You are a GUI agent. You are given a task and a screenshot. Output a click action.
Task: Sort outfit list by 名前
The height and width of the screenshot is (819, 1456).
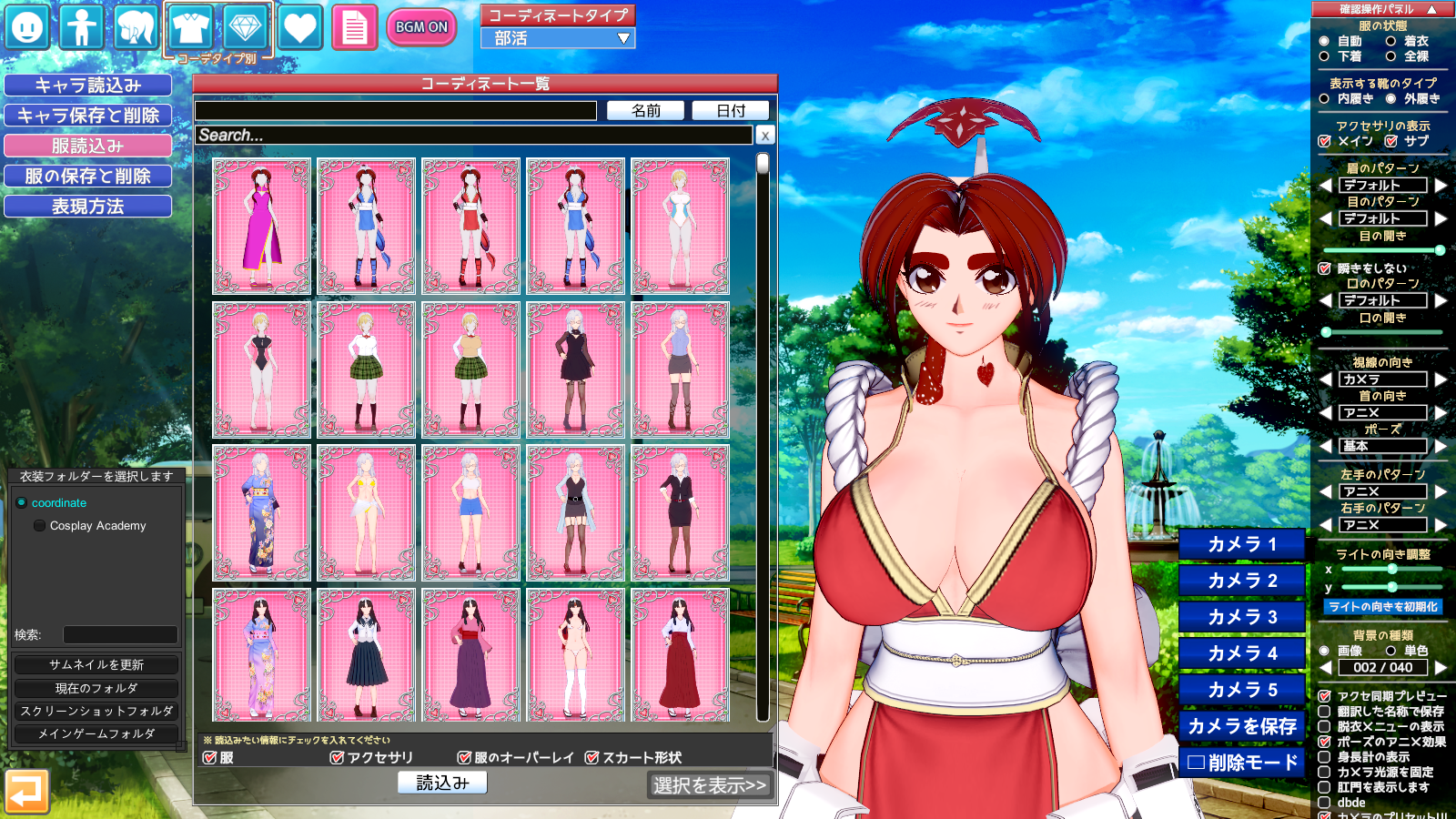pyautogui.click(x=646, y=111)
